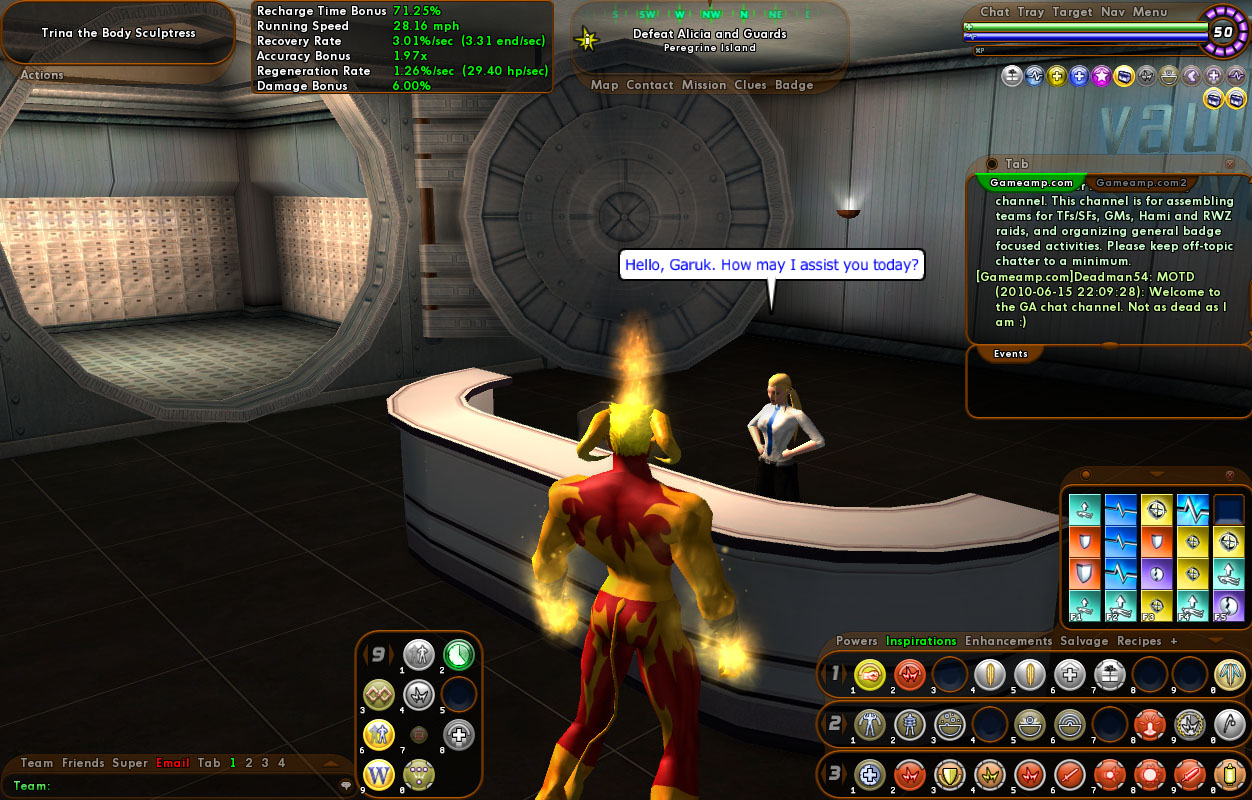Open the Map from the nav bar
This screenshot has width=1252, height=800.
[605, 85]
